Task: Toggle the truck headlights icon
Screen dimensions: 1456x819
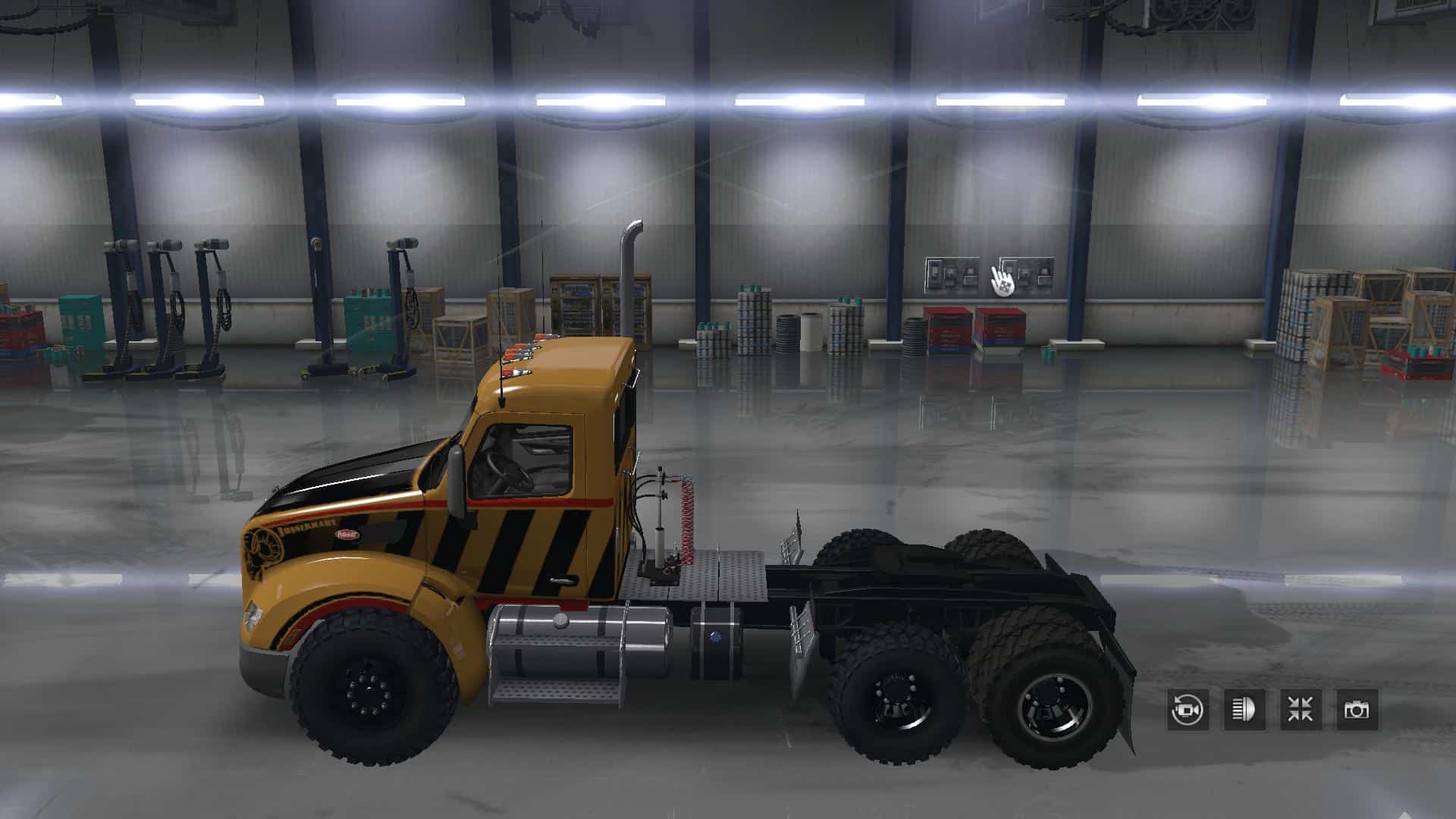Action: [x=1244, y=710]
